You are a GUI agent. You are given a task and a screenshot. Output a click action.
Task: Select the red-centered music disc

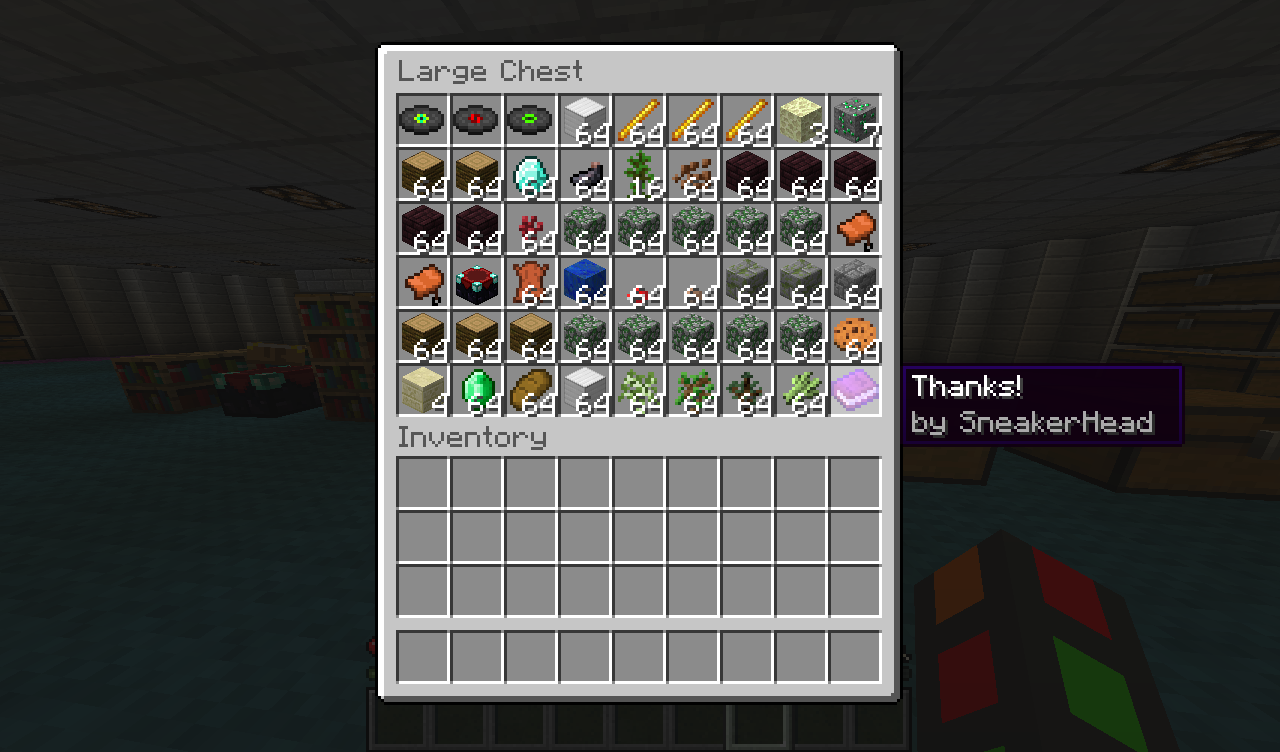coord(477,120)
